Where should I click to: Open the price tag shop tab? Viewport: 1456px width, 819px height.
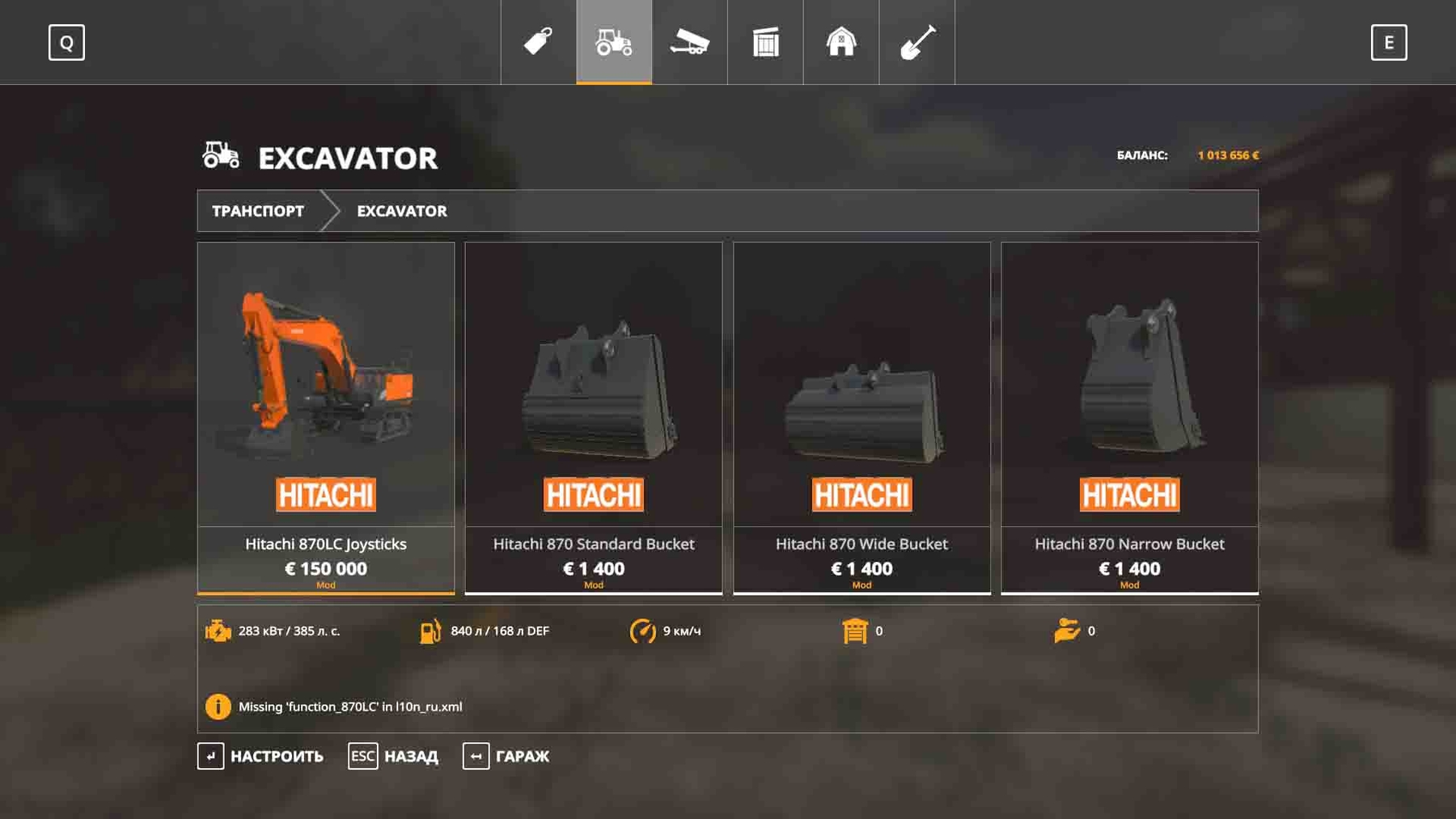pyautogui.click(x=538, y=42)
